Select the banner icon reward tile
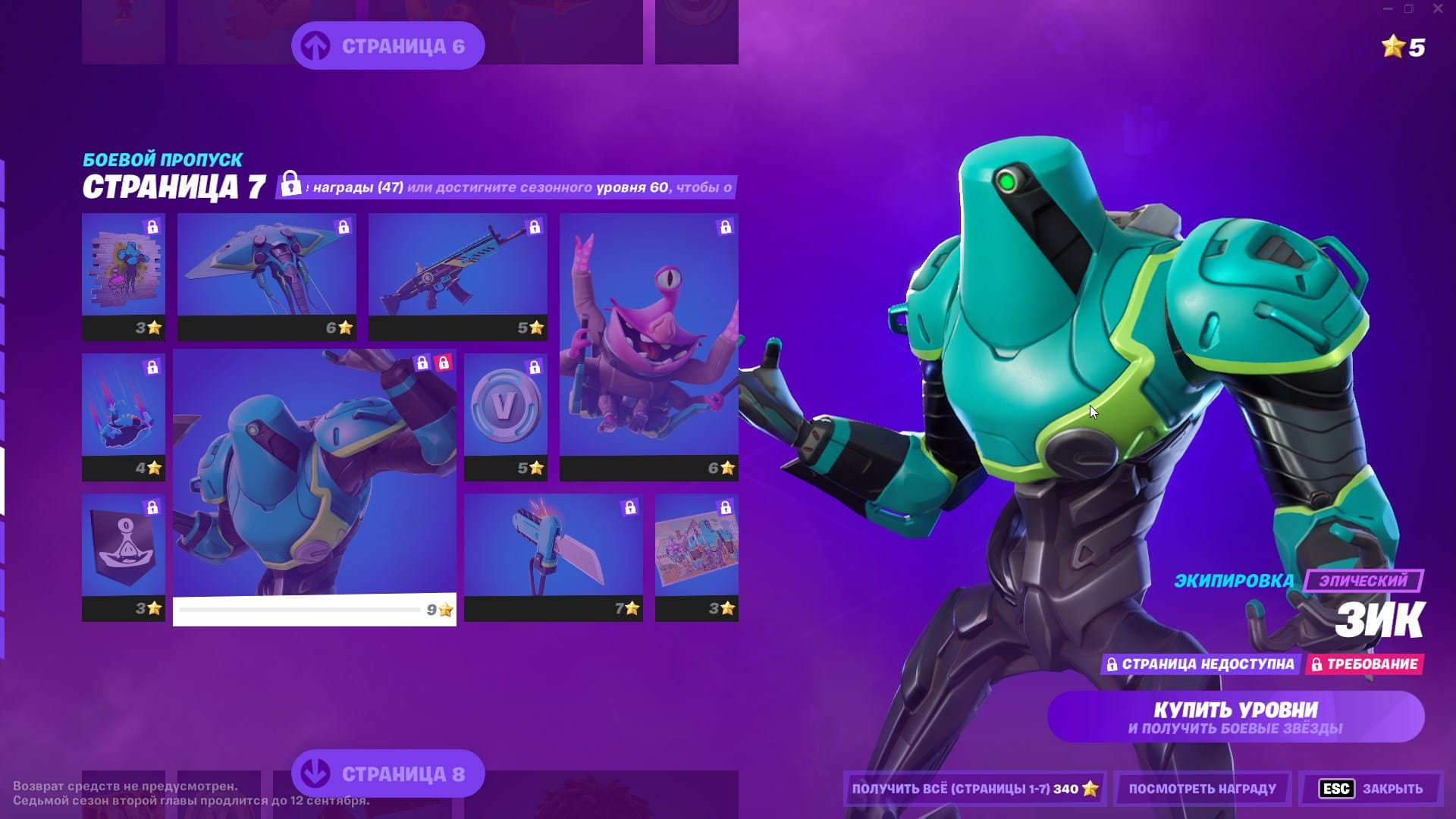 (x=124, y=557)
